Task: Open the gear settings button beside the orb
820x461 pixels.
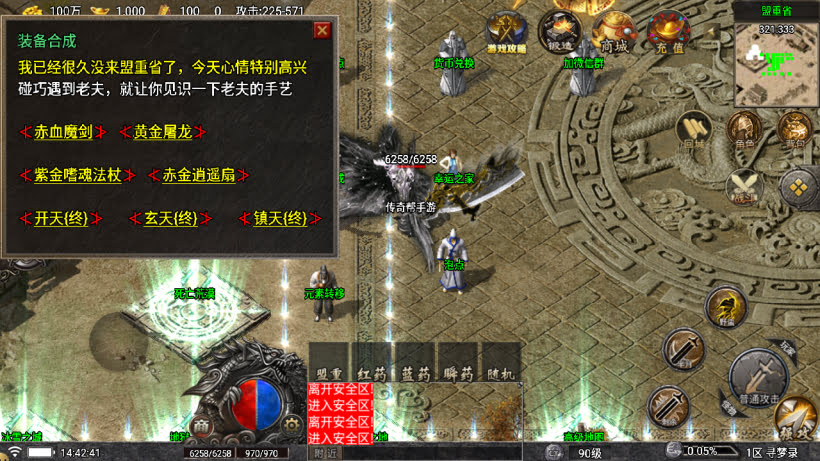Action: coord(291,424)
